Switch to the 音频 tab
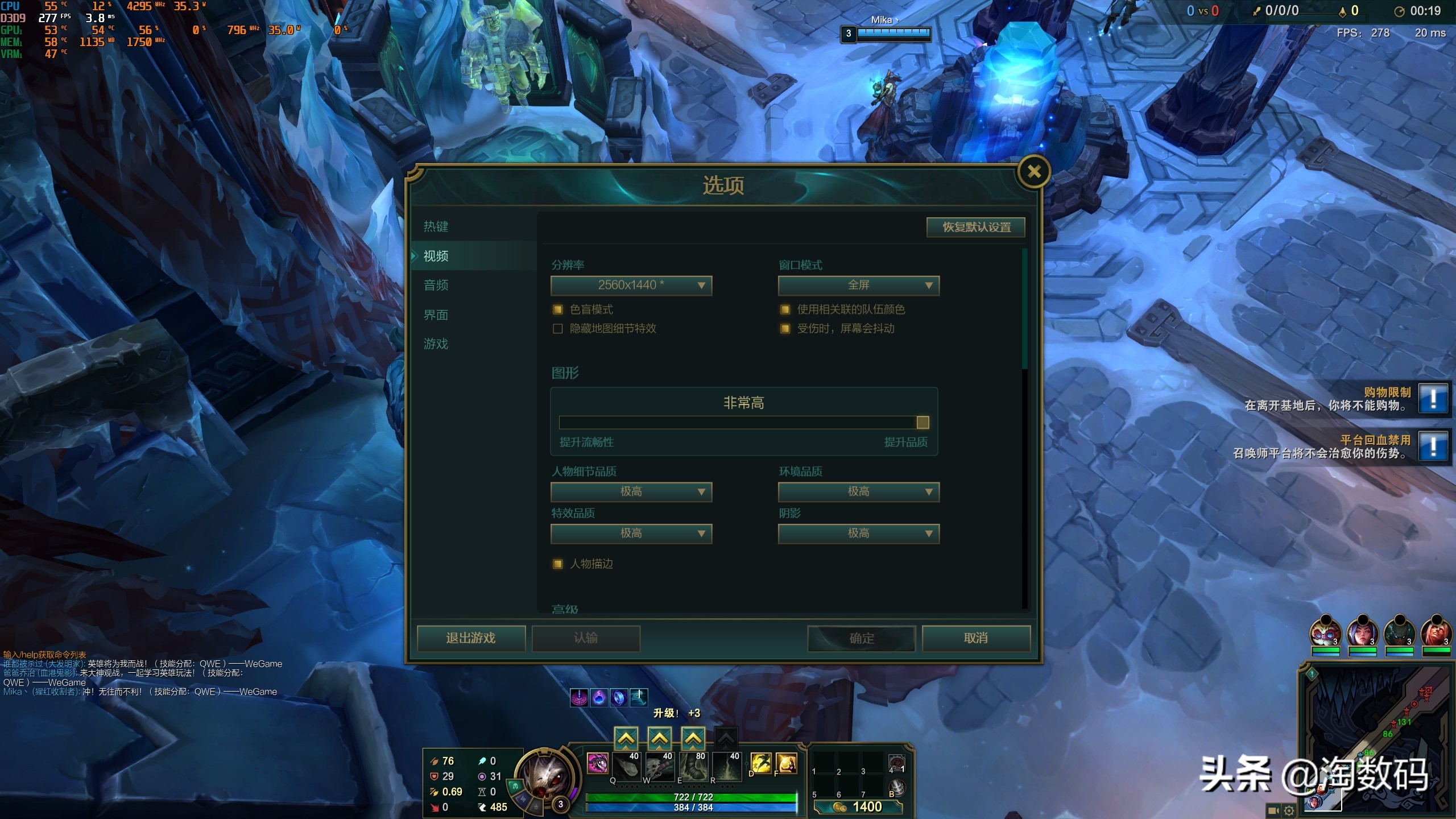The height and width of the screenshot is (819, 1456). tap(436, 285)
